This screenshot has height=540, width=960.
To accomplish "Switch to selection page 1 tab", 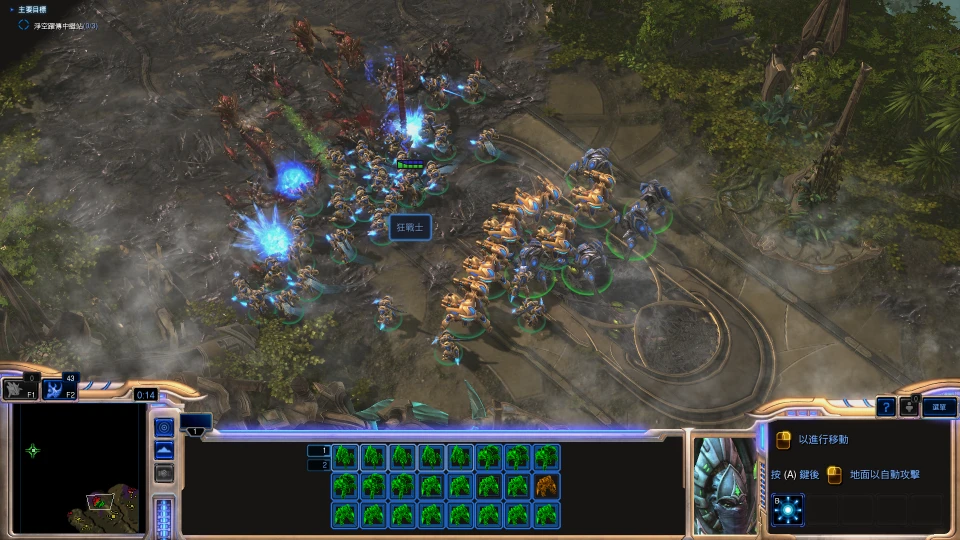I will [x=319, y=450].
